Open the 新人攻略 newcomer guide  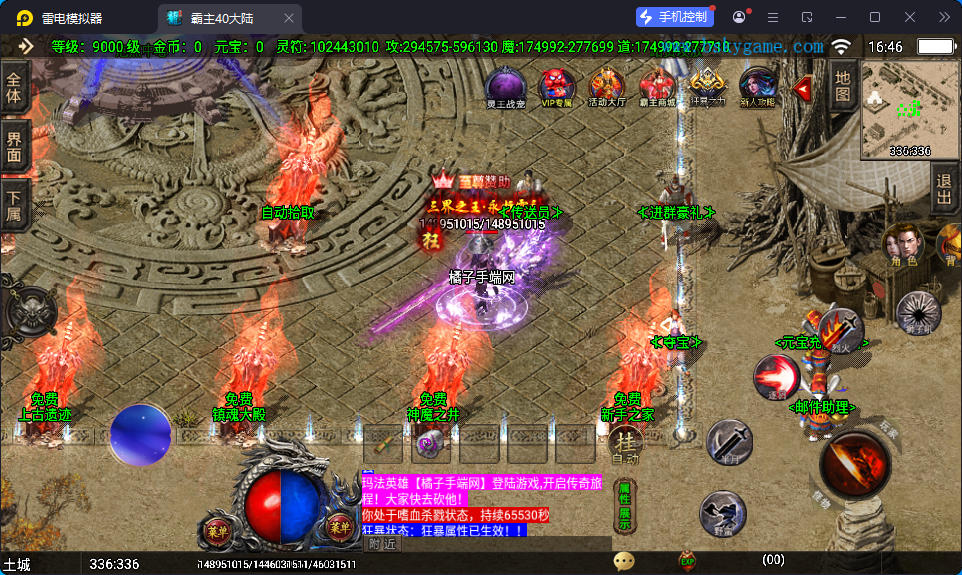[757, 86]
